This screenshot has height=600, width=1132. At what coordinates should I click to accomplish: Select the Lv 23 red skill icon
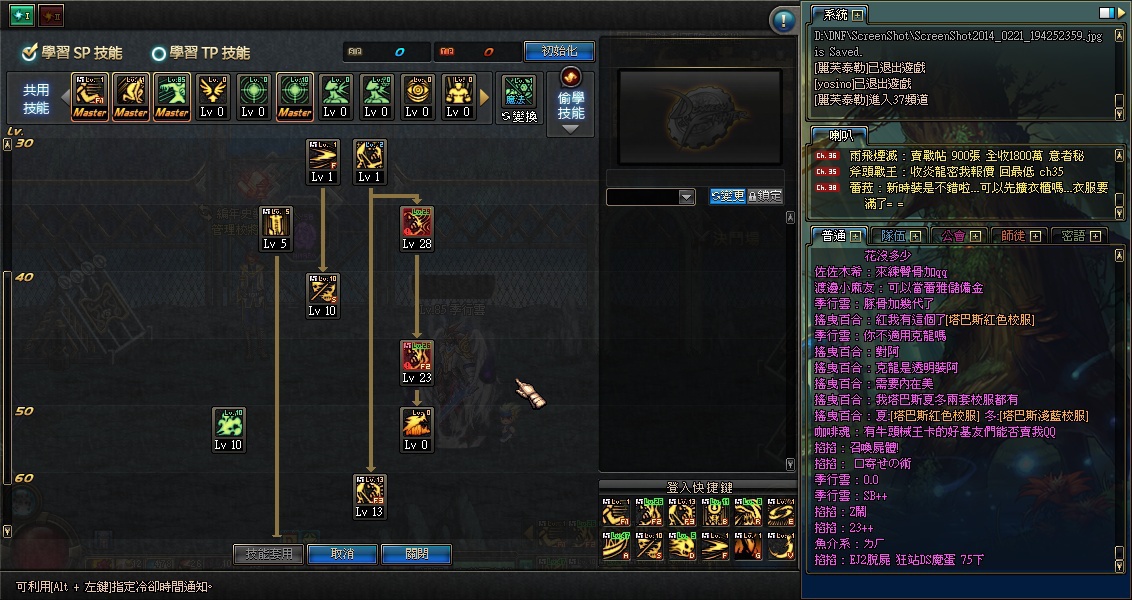click(x=417, y=358)
